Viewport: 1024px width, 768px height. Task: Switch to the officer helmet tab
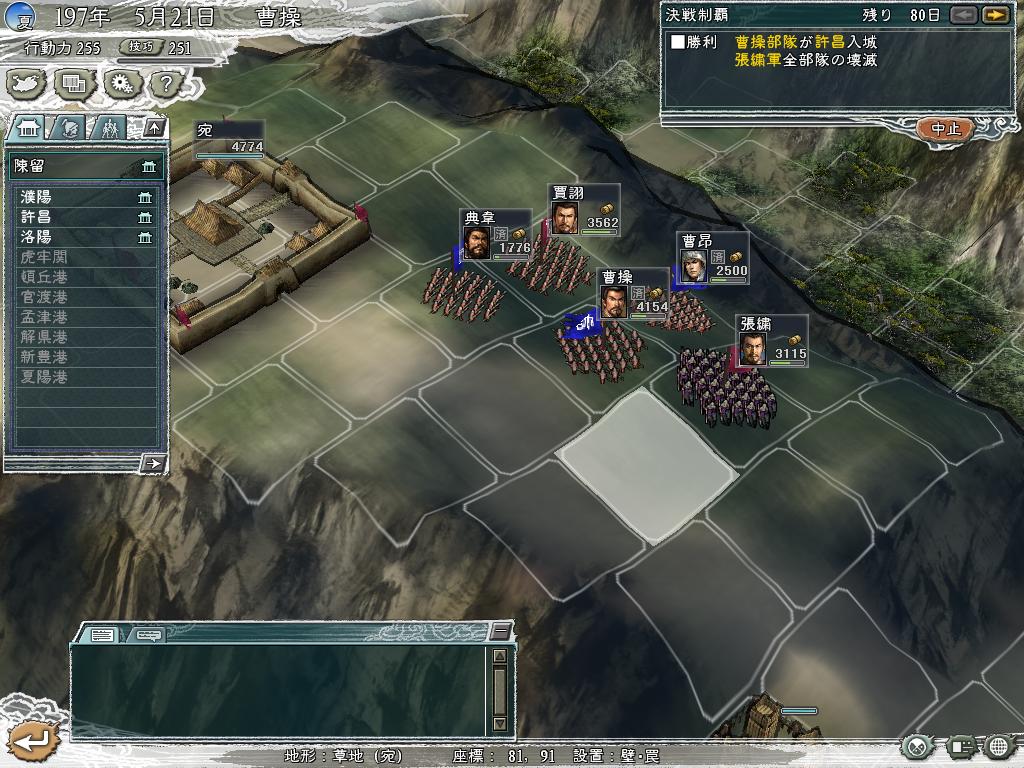68,127
